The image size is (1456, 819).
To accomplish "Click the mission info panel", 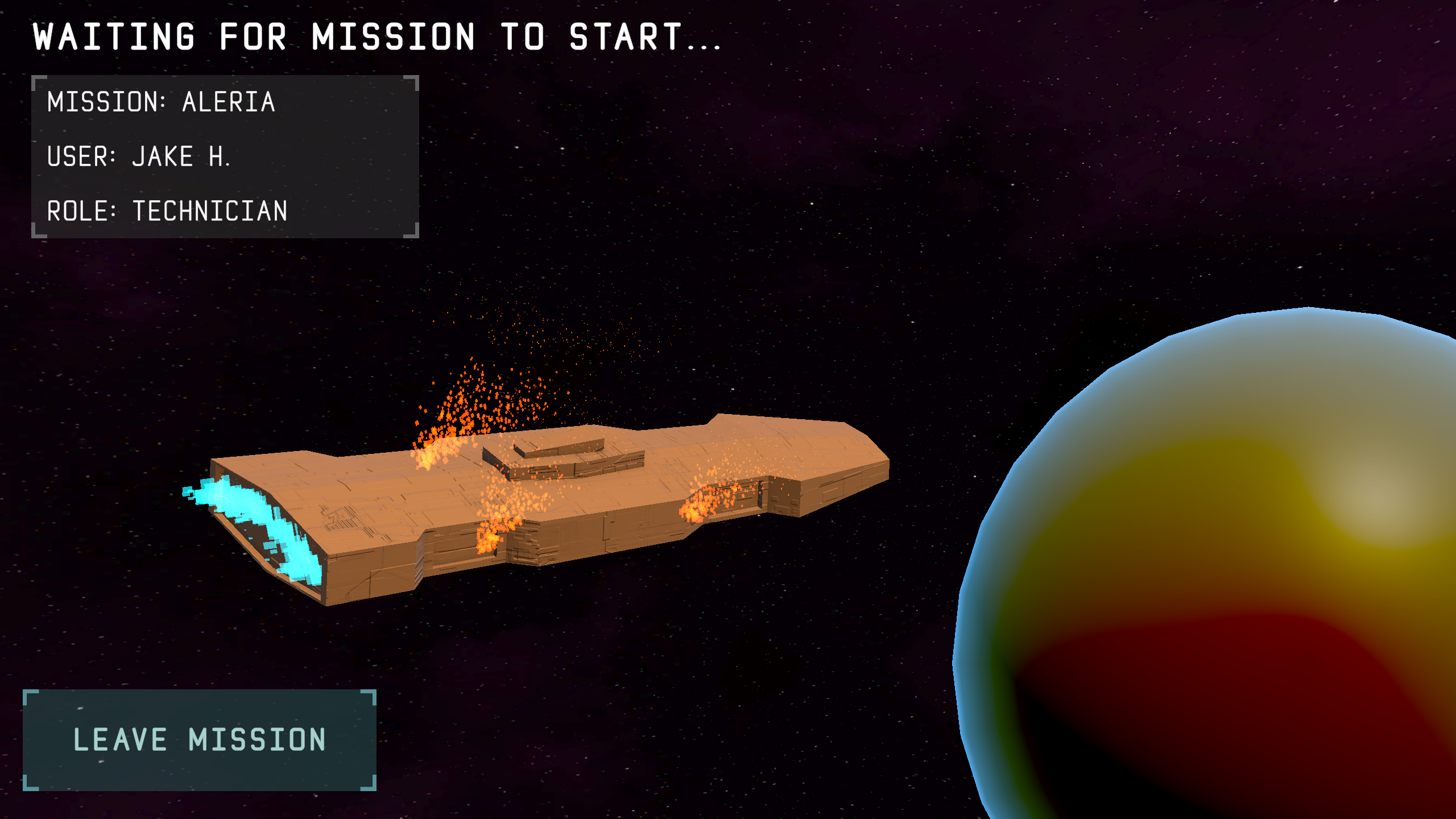I will [225, 156].
